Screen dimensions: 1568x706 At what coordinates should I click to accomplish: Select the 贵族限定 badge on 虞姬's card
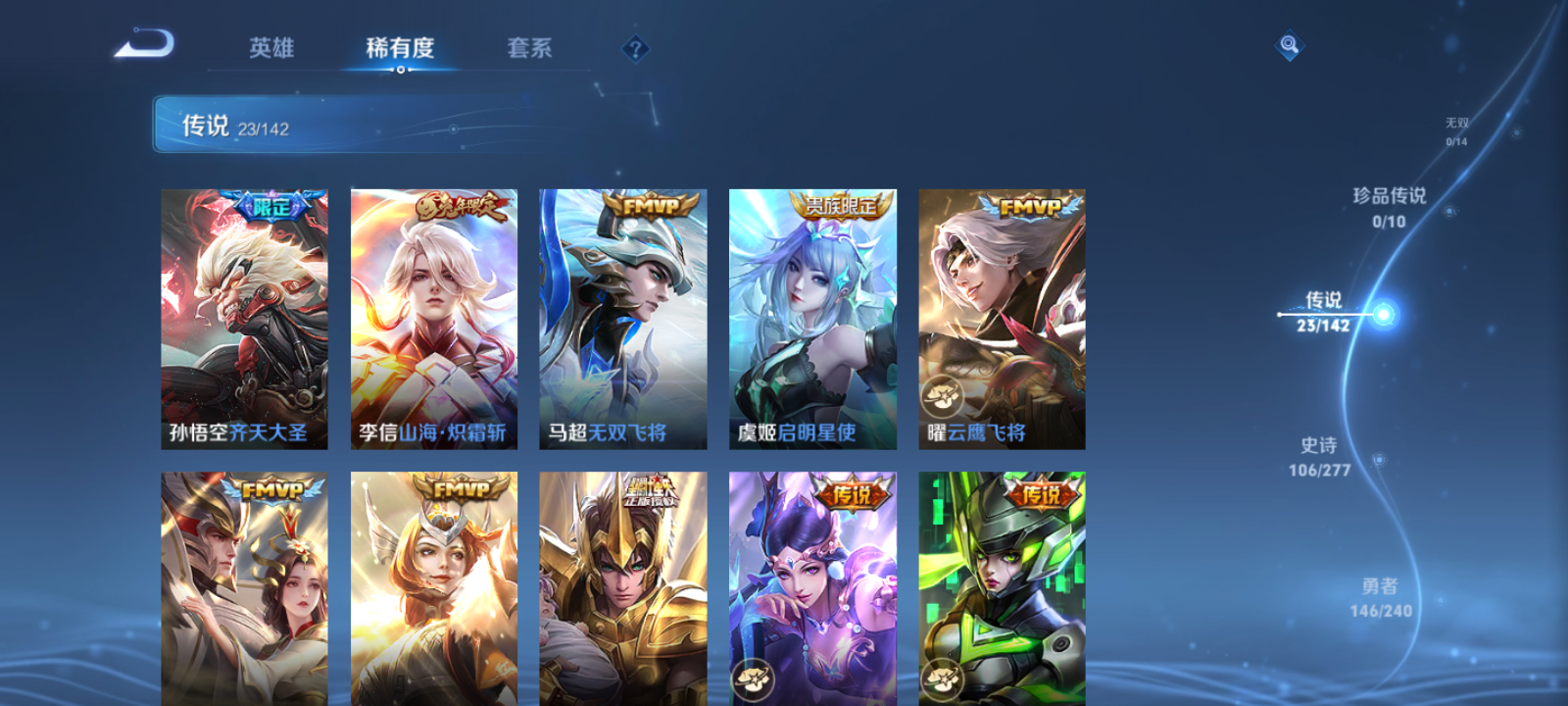click(839, 203)
